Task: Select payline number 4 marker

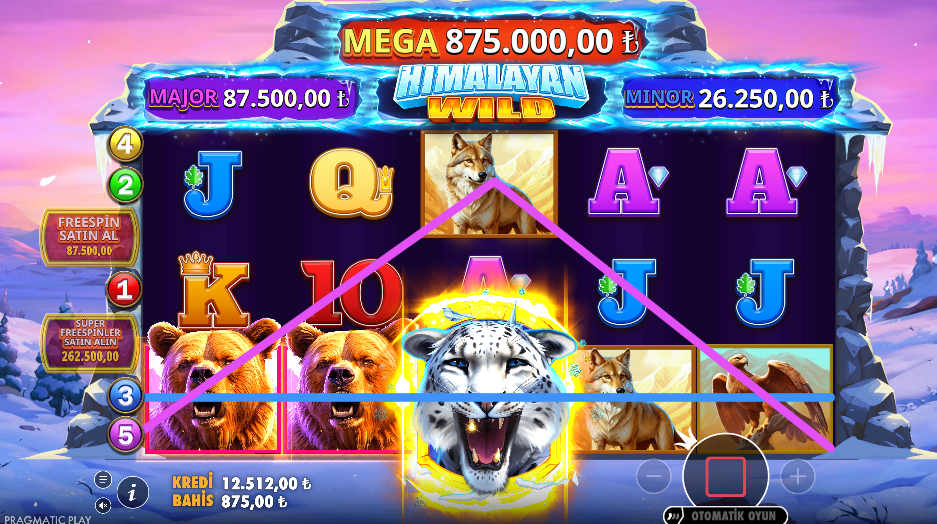Action: click(x=125, y=143)
